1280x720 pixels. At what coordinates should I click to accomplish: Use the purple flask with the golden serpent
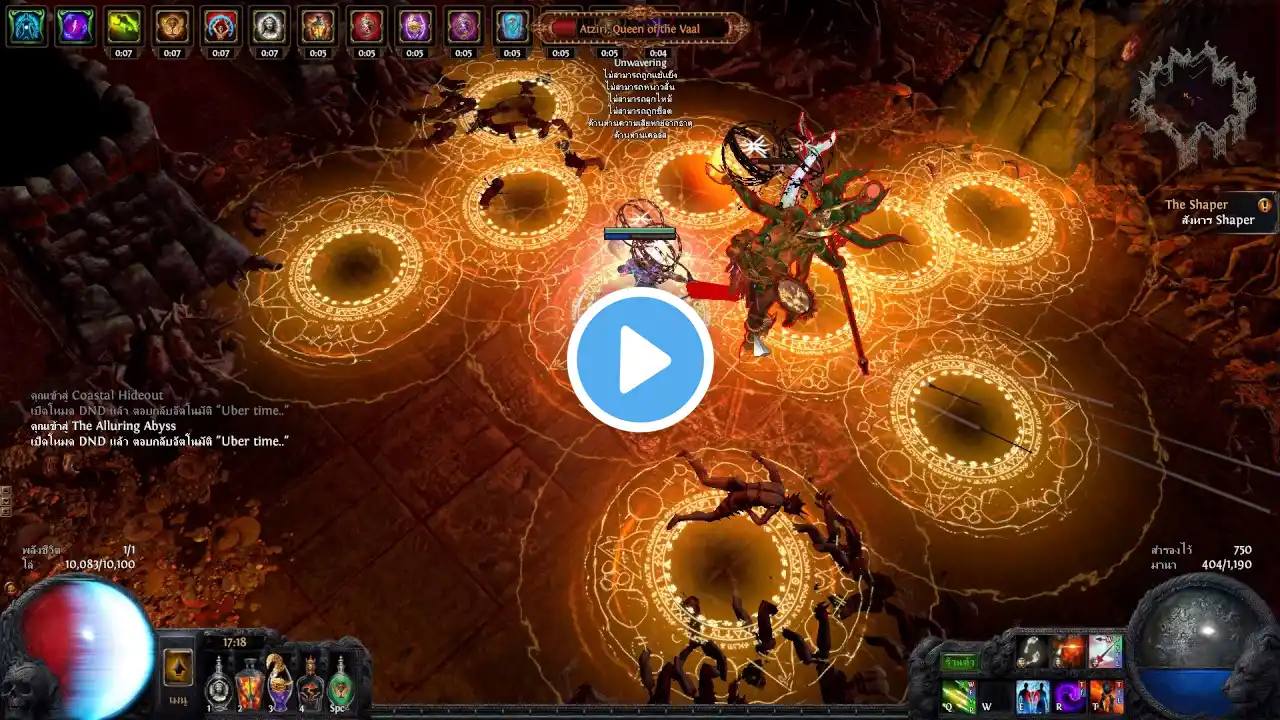pyautogui.click(x=280, y=682)
